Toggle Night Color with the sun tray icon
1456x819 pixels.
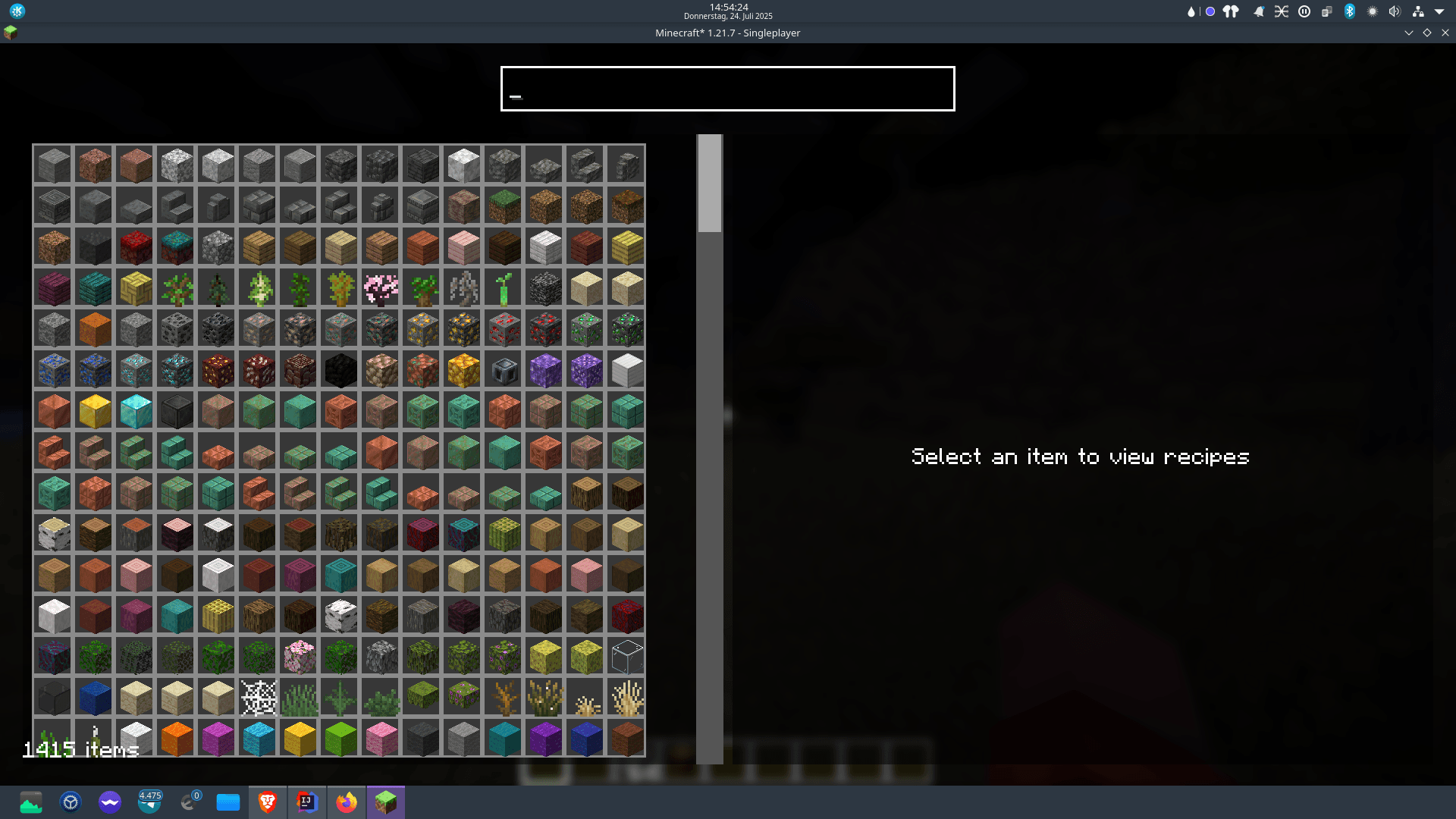pyautogui.click(x=1371, y=11)
